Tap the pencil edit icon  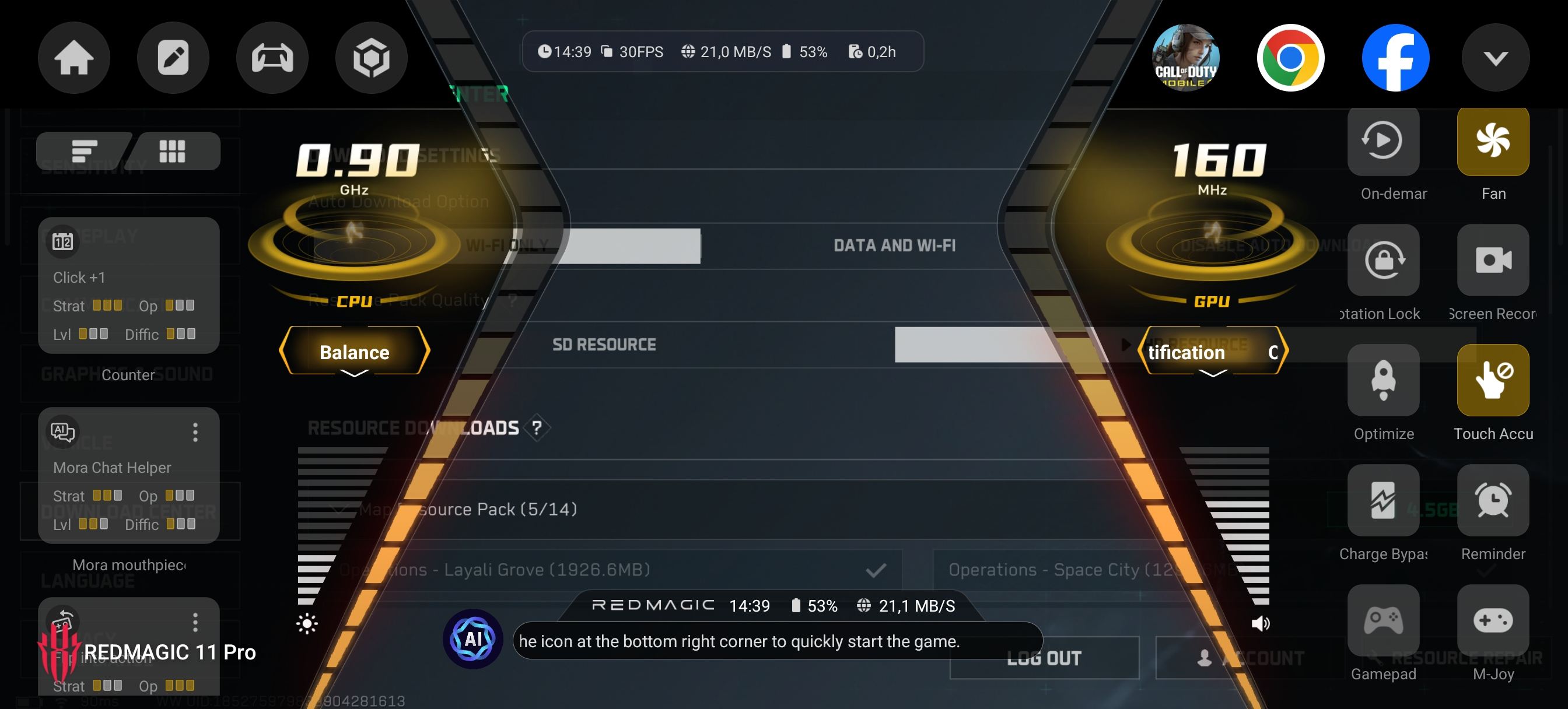[173, 58]
